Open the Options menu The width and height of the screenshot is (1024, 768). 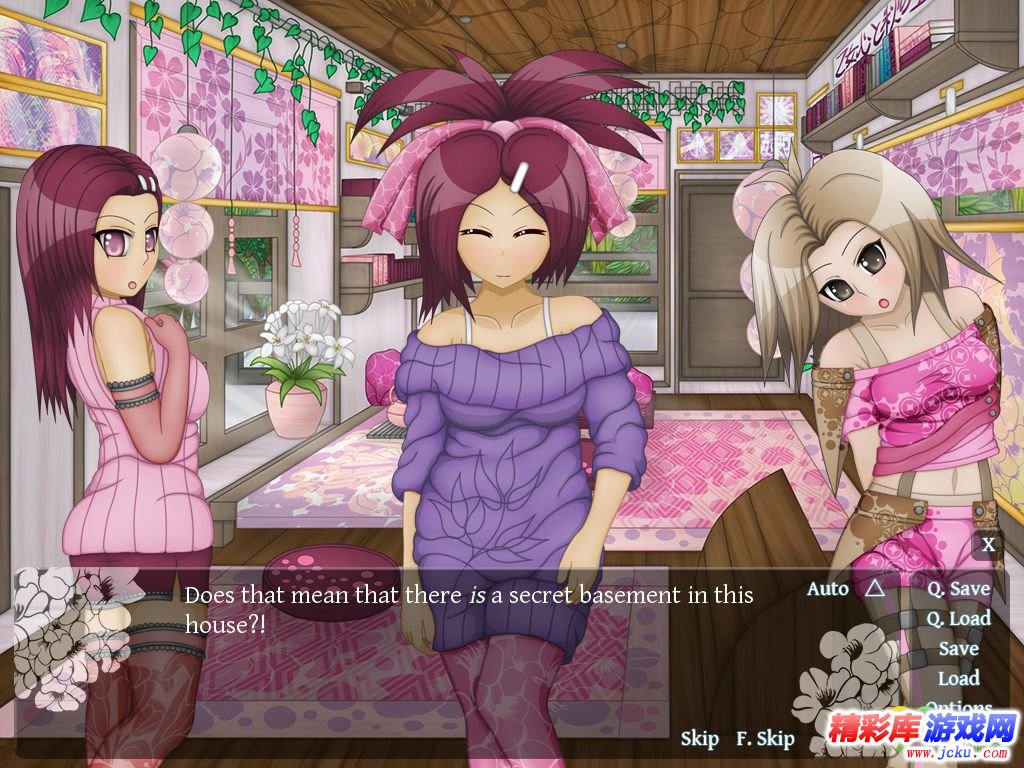(958, 707)
